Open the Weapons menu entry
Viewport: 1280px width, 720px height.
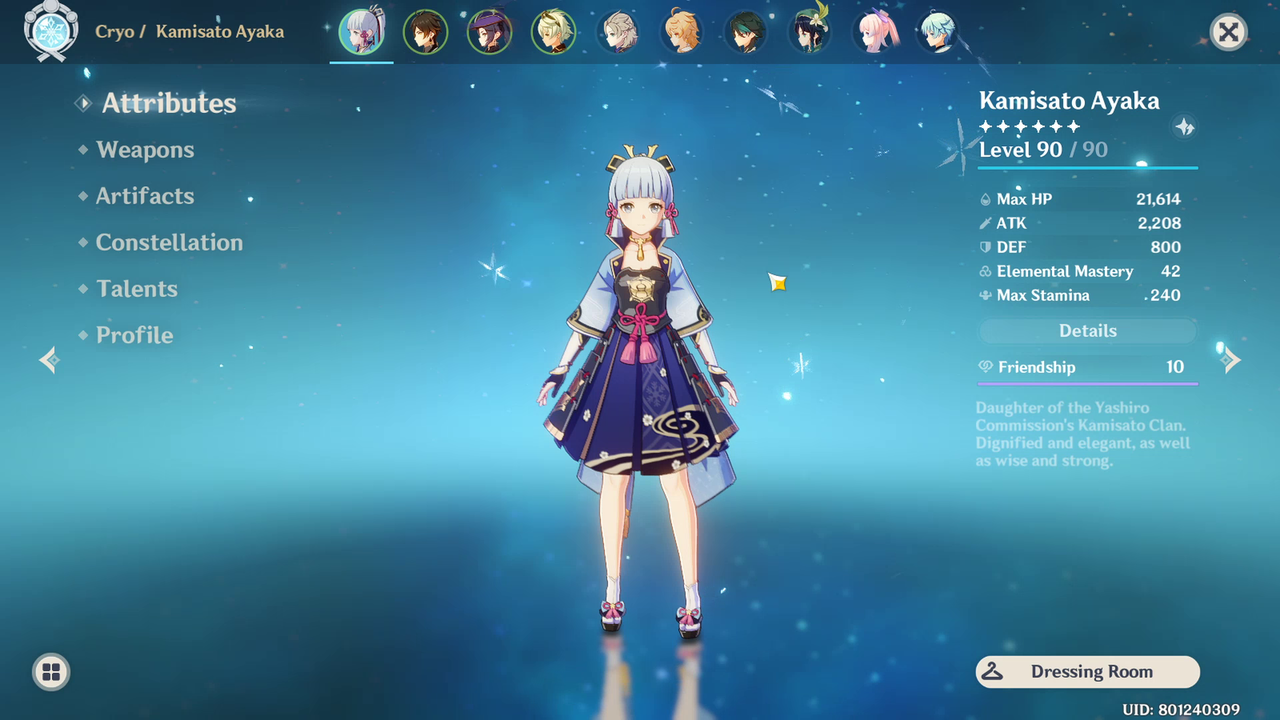coord(145,150)
